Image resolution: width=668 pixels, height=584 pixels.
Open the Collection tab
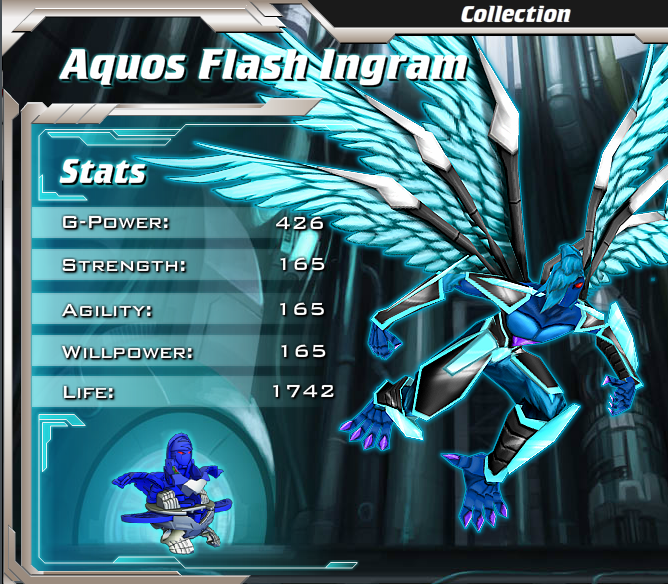coord(515,14)
